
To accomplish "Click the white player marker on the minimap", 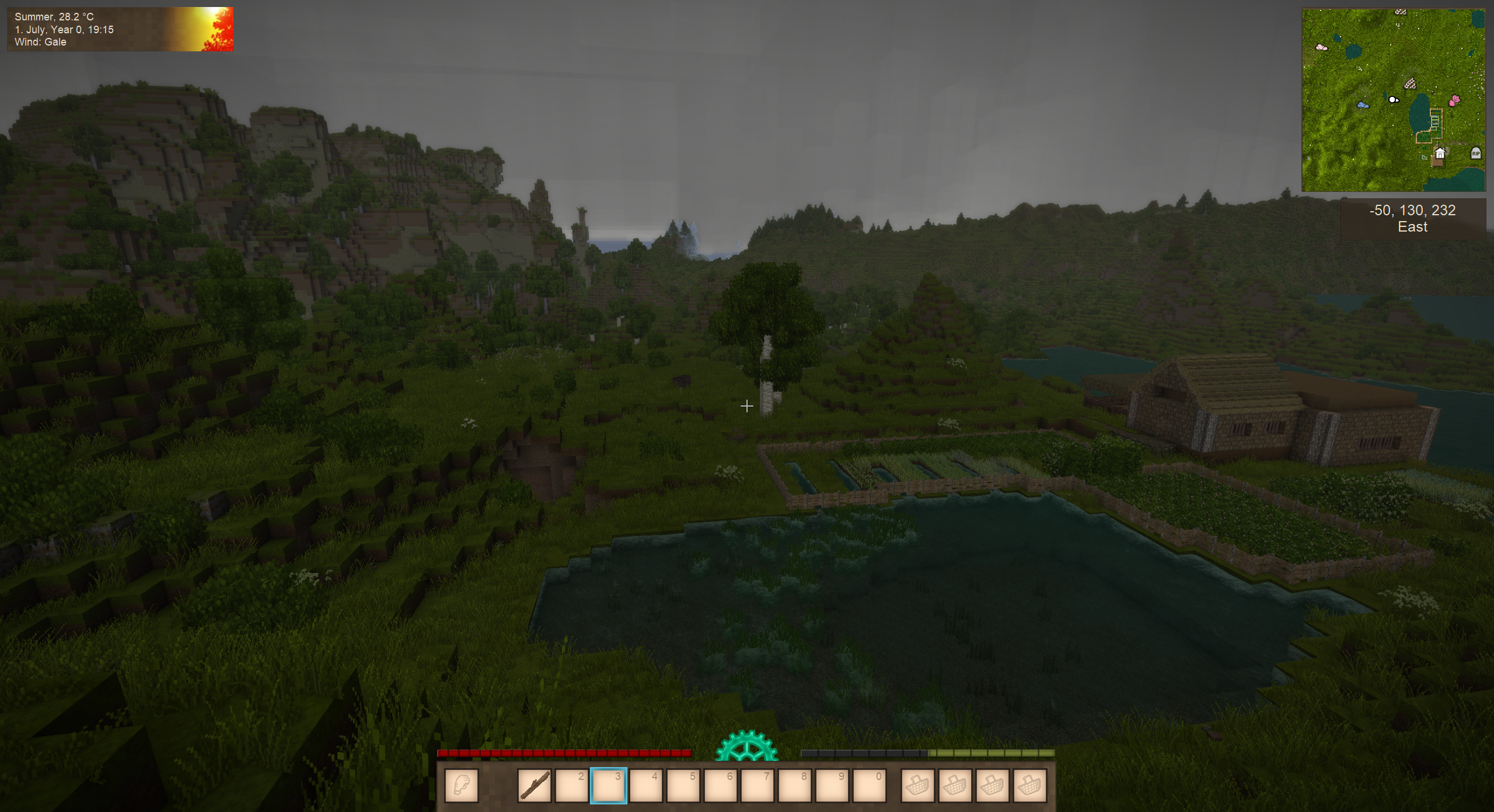I will [1393, 100].
